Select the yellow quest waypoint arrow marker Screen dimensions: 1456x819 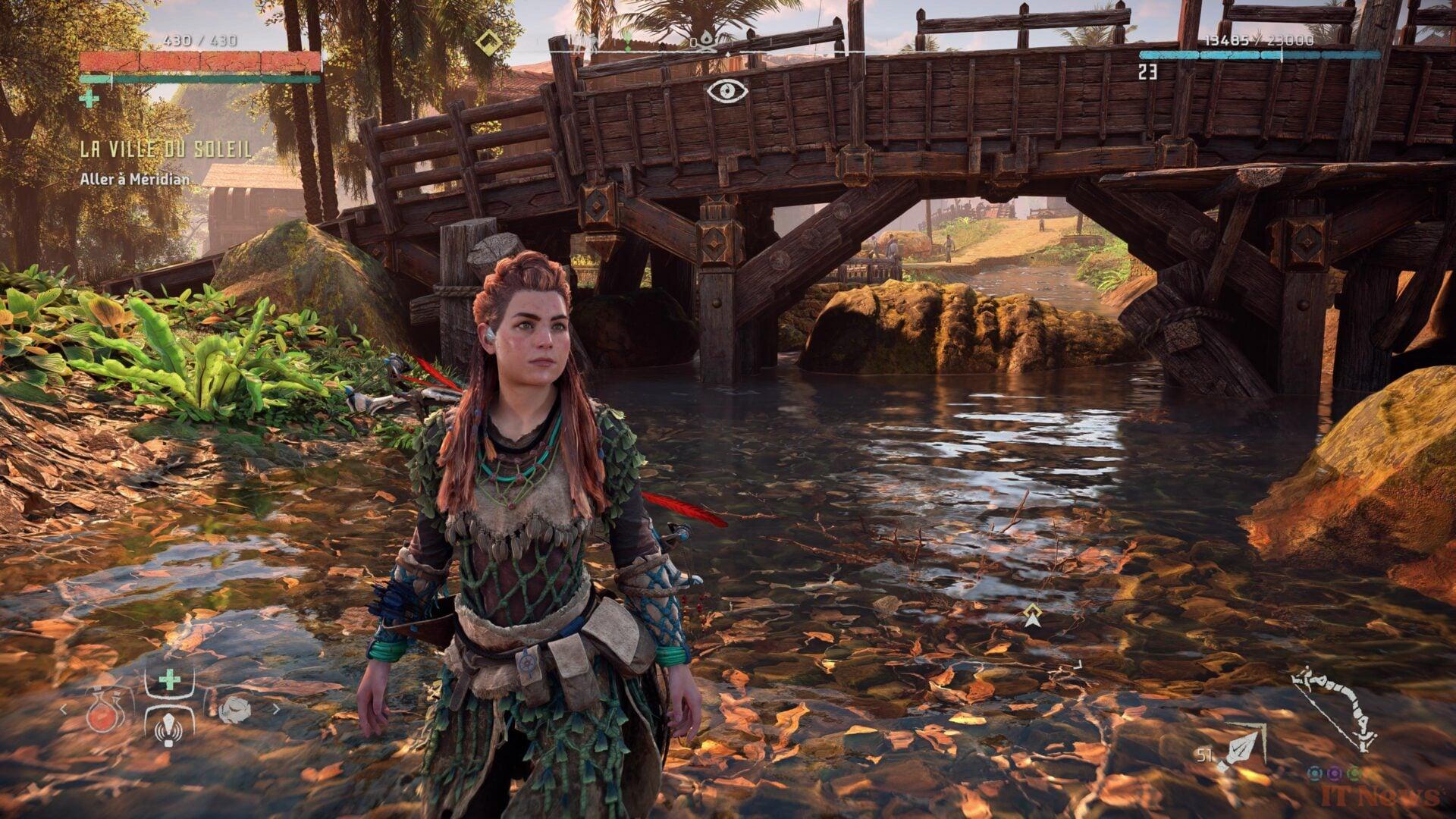(1031, 615)
